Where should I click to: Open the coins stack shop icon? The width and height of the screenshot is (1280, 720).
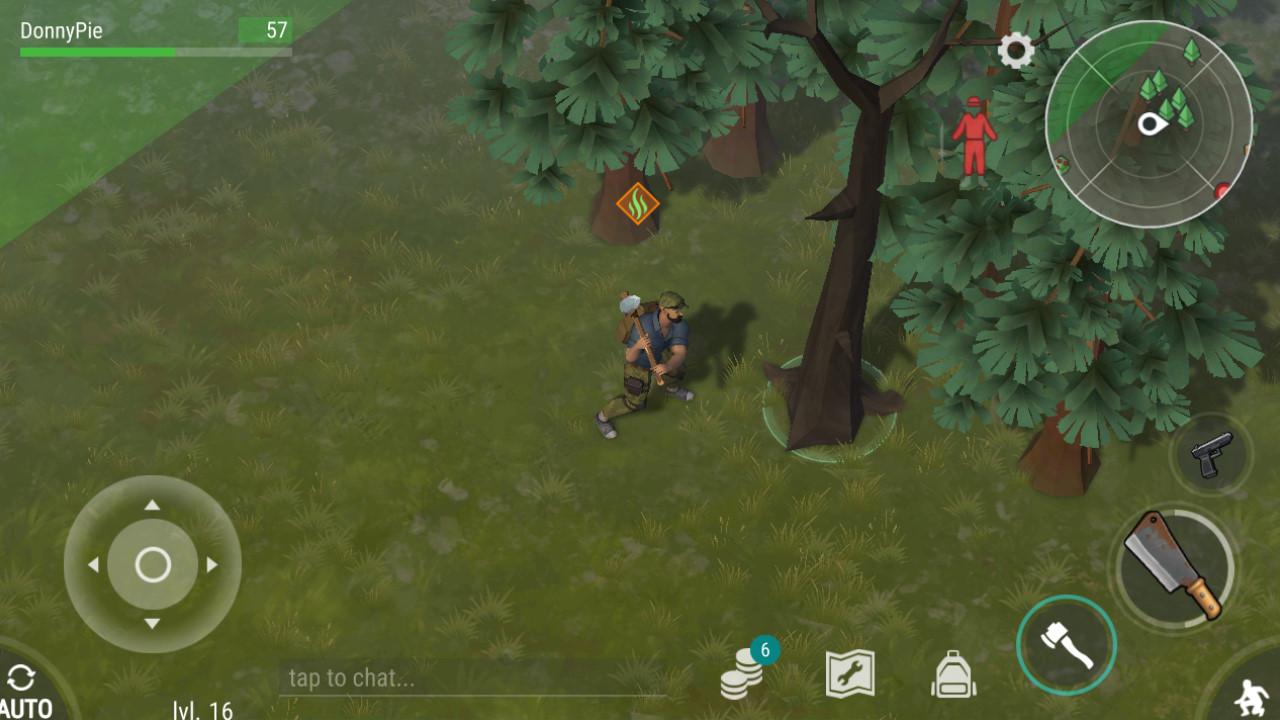[743, 672]
